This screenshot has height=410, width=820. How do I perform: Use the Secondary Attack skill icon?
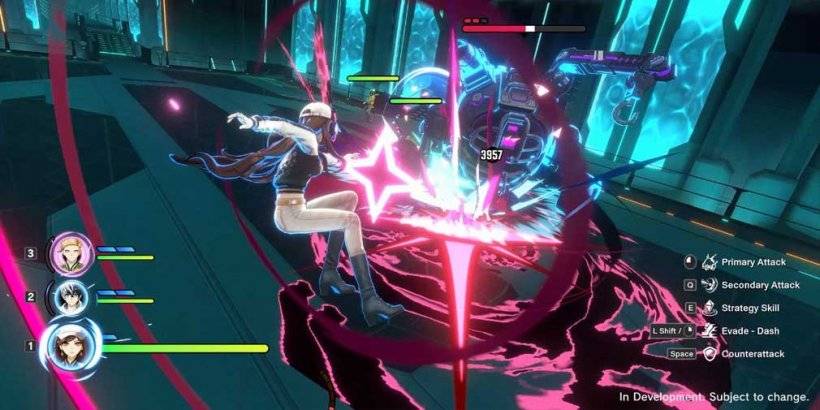711,285
